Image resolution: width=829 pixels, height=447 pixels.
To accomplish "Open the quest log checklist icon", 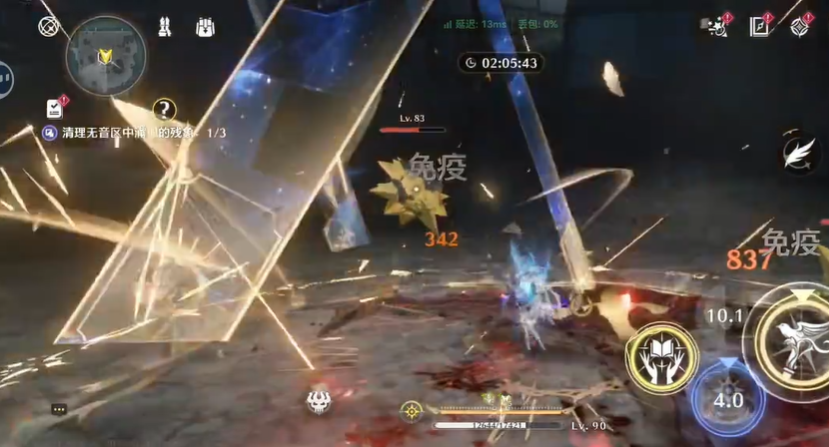I will (54, 108).
